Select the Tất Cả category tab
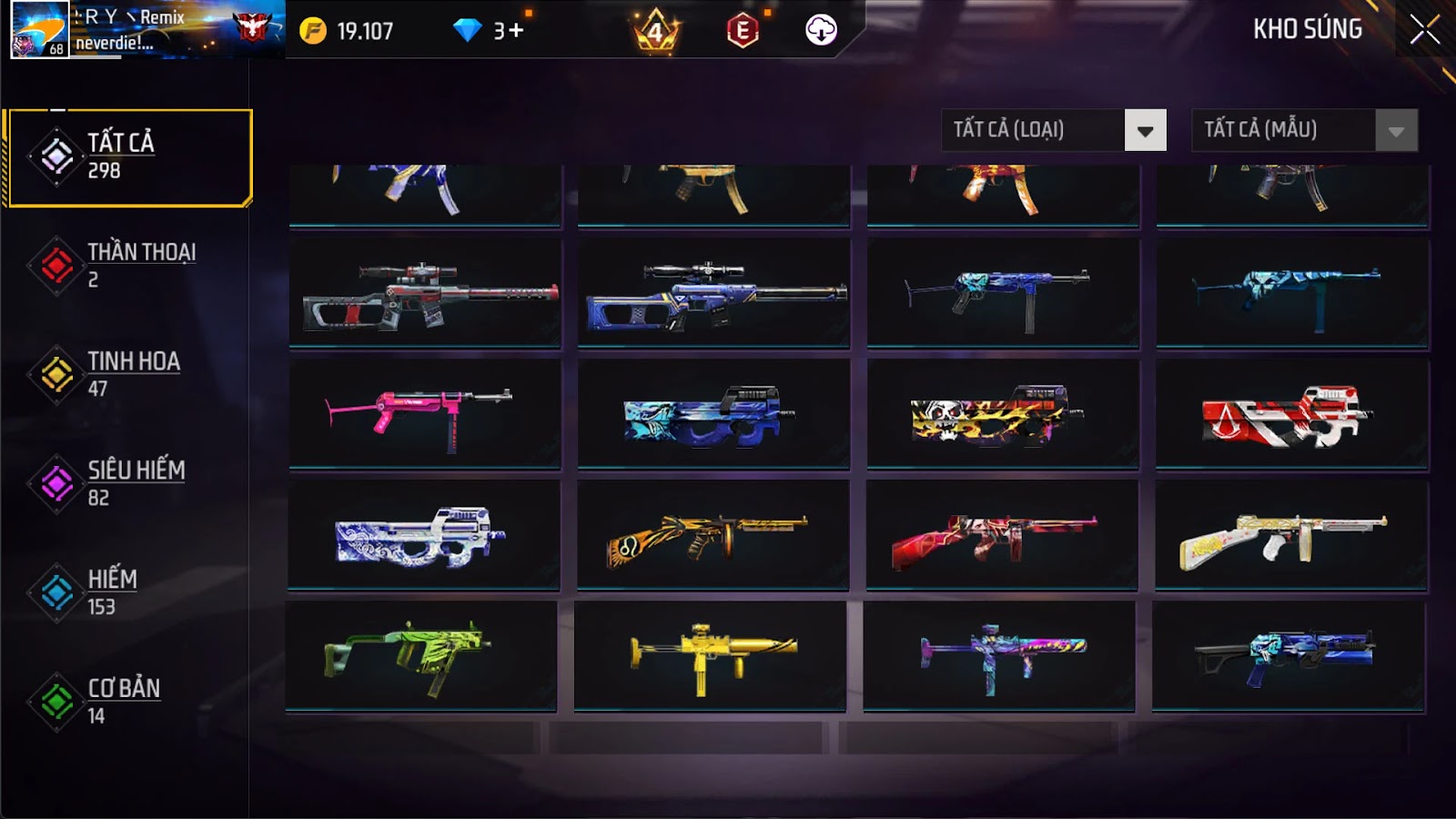This screenshot has width=1456, height=819. 128,157
